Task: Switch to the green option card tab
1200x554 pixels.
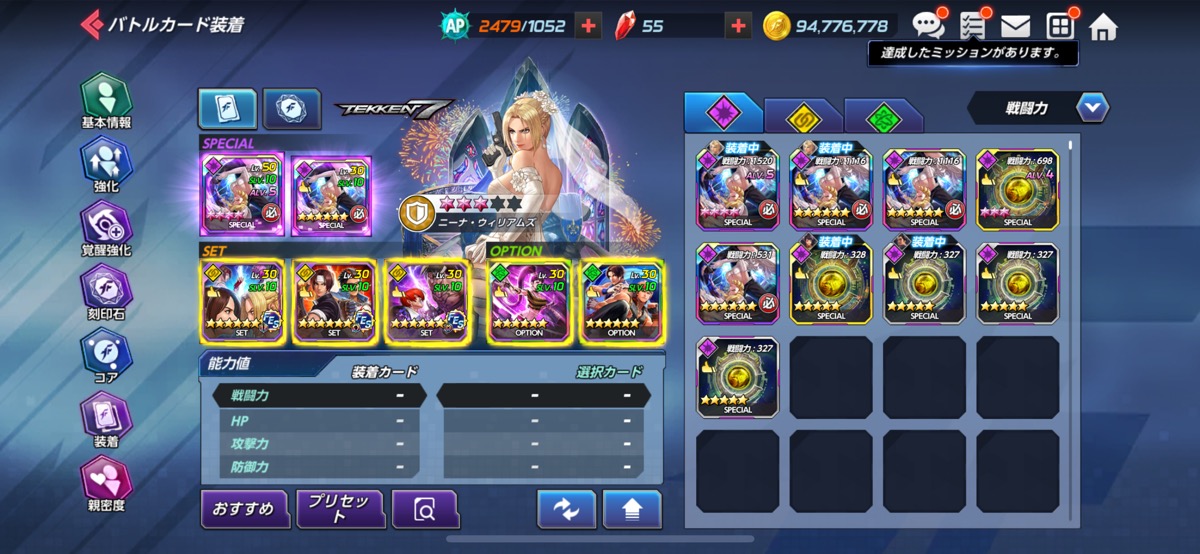Action: pos(881,117)
